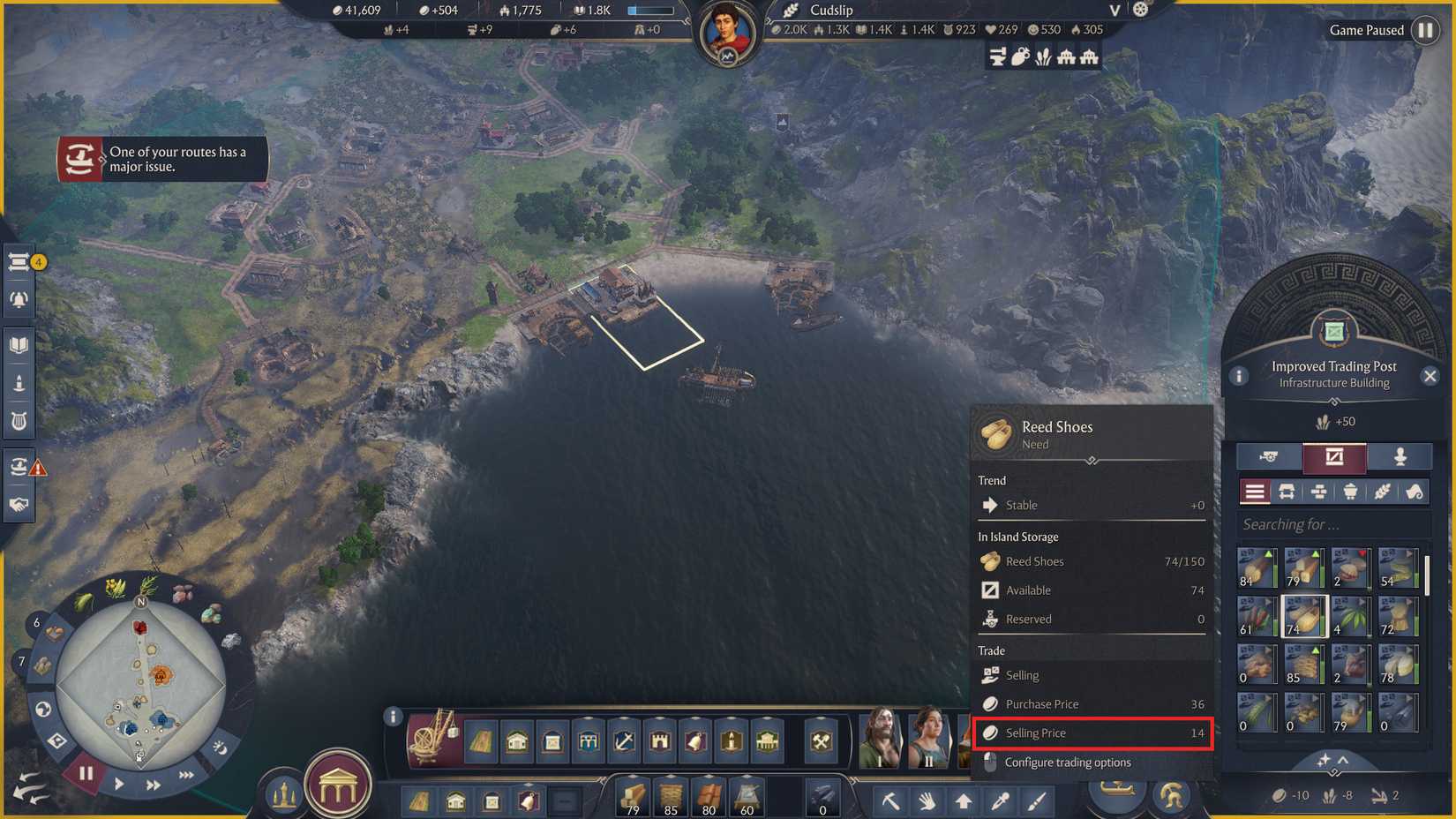Switch to the cannon defense tab
The width and height of the screenshot is (1456, 819).
(x=1270, y=455)
